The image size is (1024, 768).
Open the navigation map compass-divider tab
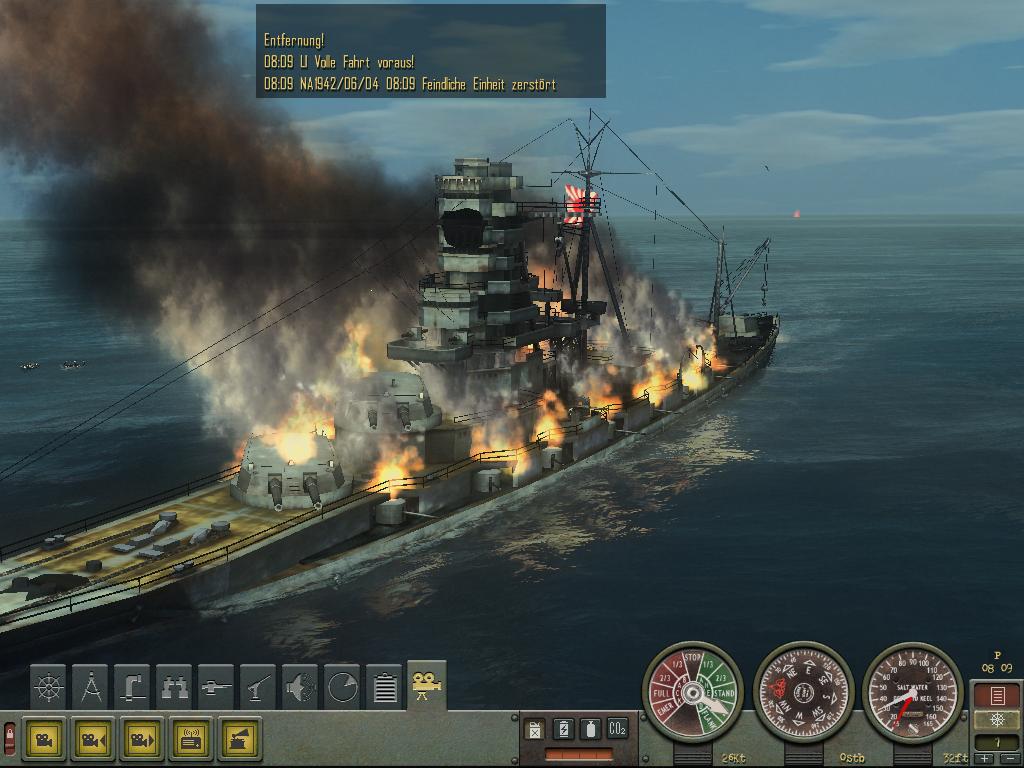click(x=91, y=686)
